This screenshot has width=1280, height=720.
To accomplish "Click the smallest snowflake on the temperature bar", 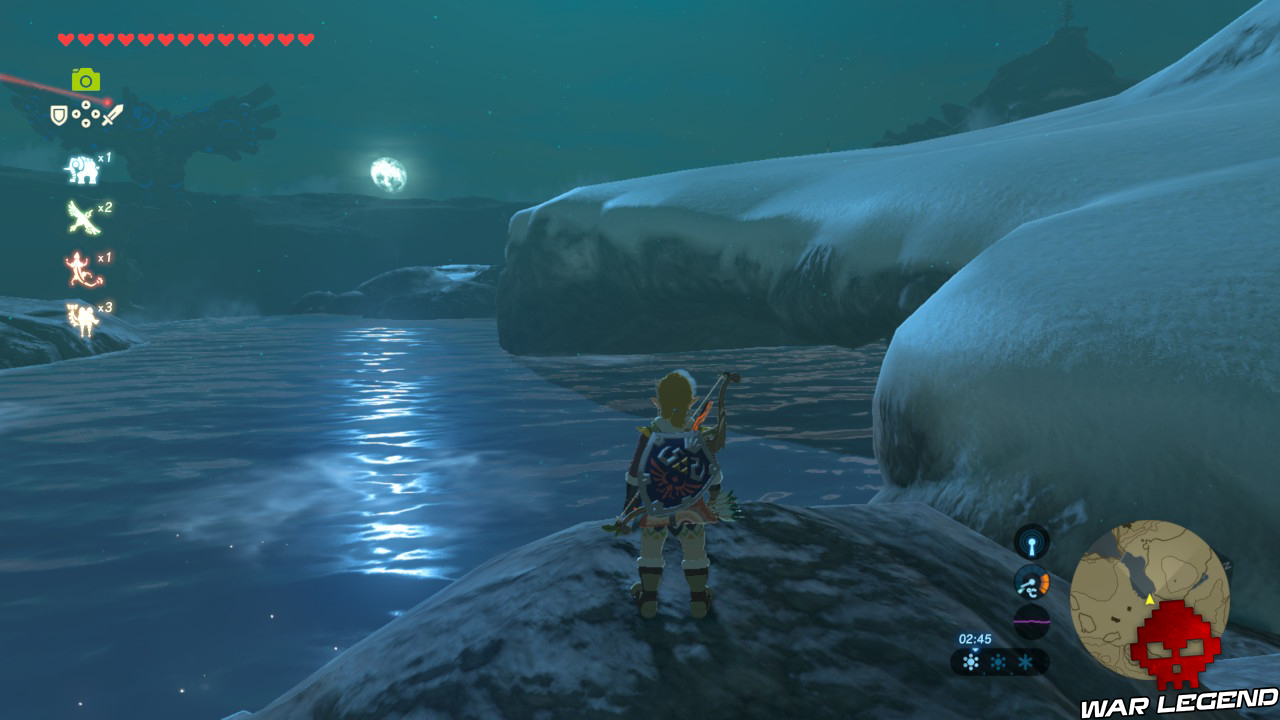I will click(1024, 662).
